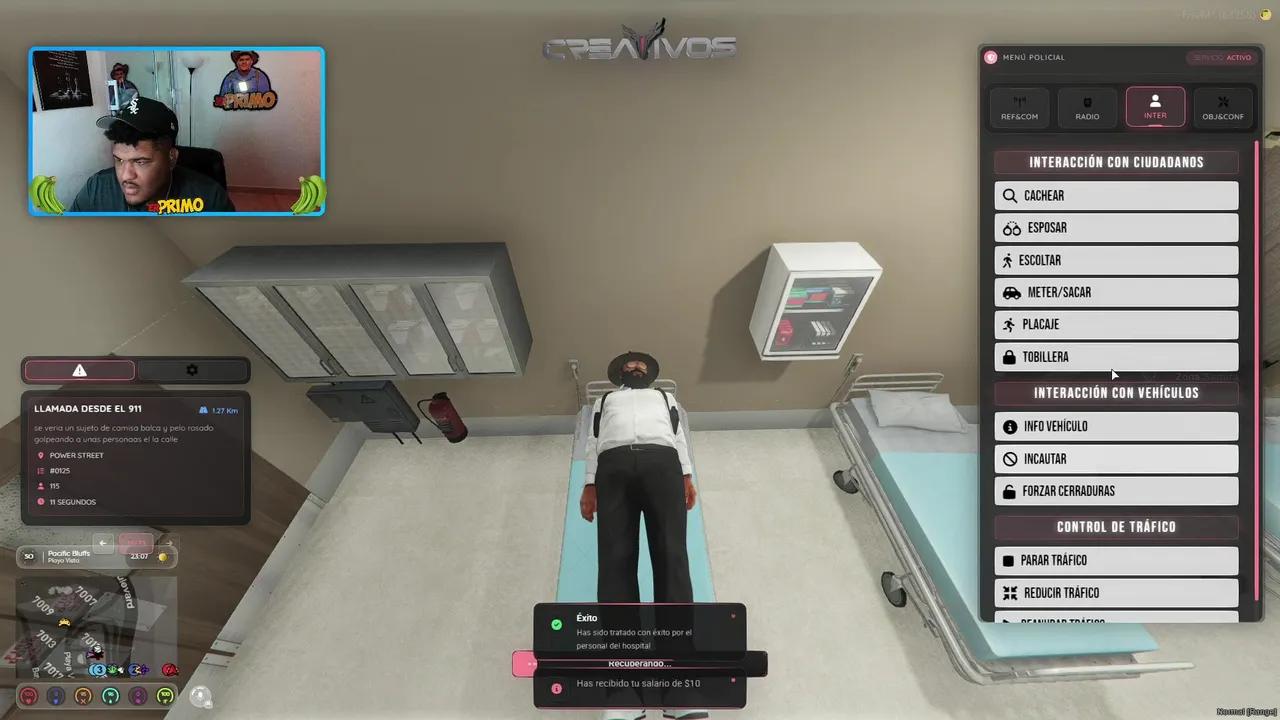This screenshot has width=1280, height=720.
Task: Open OBJ&CONF settings in the police menu
Action: 1223,106
